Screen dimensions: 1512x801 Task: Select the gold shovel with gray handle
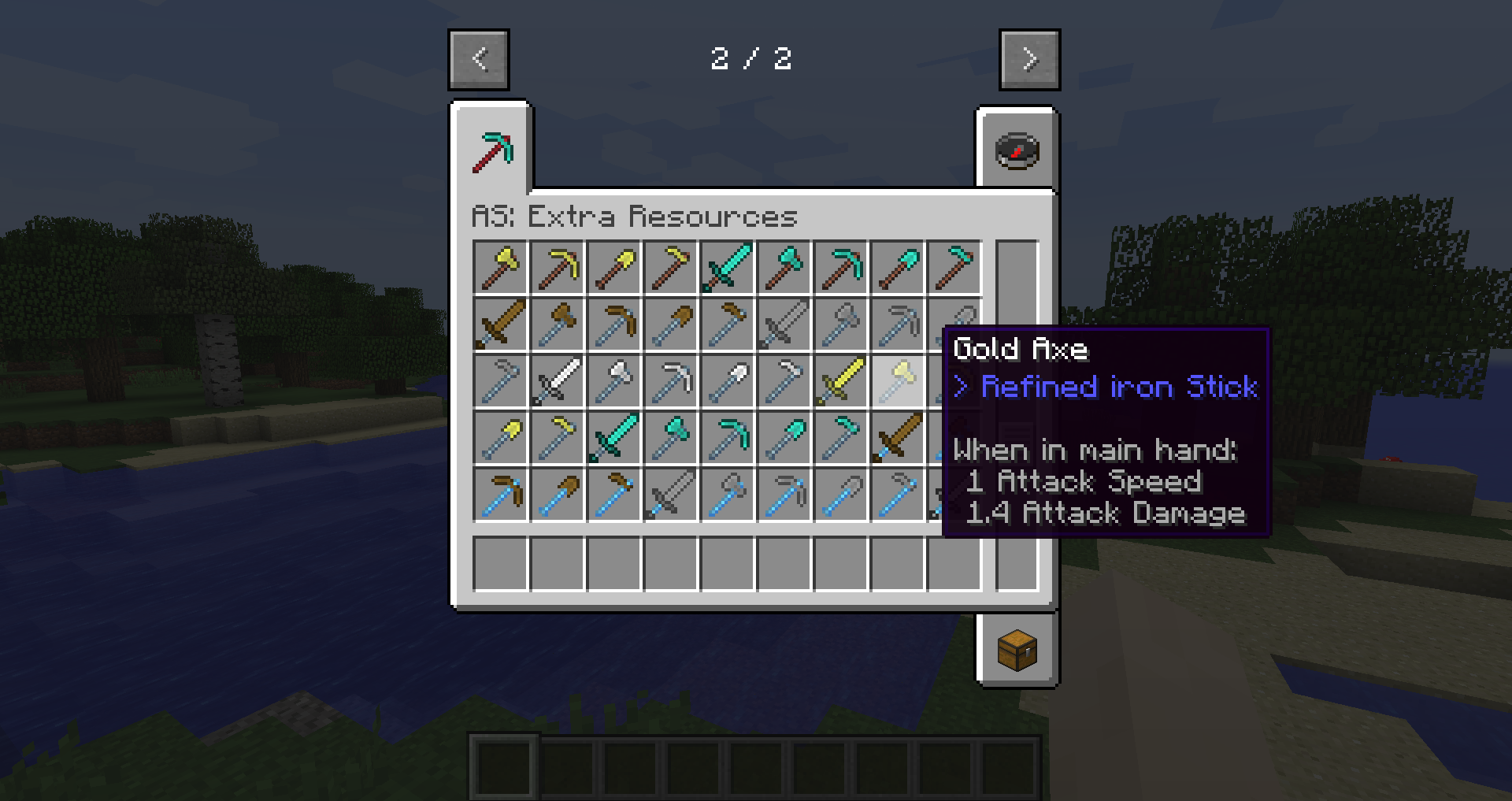pyautogui.click(x=500, y=438)
